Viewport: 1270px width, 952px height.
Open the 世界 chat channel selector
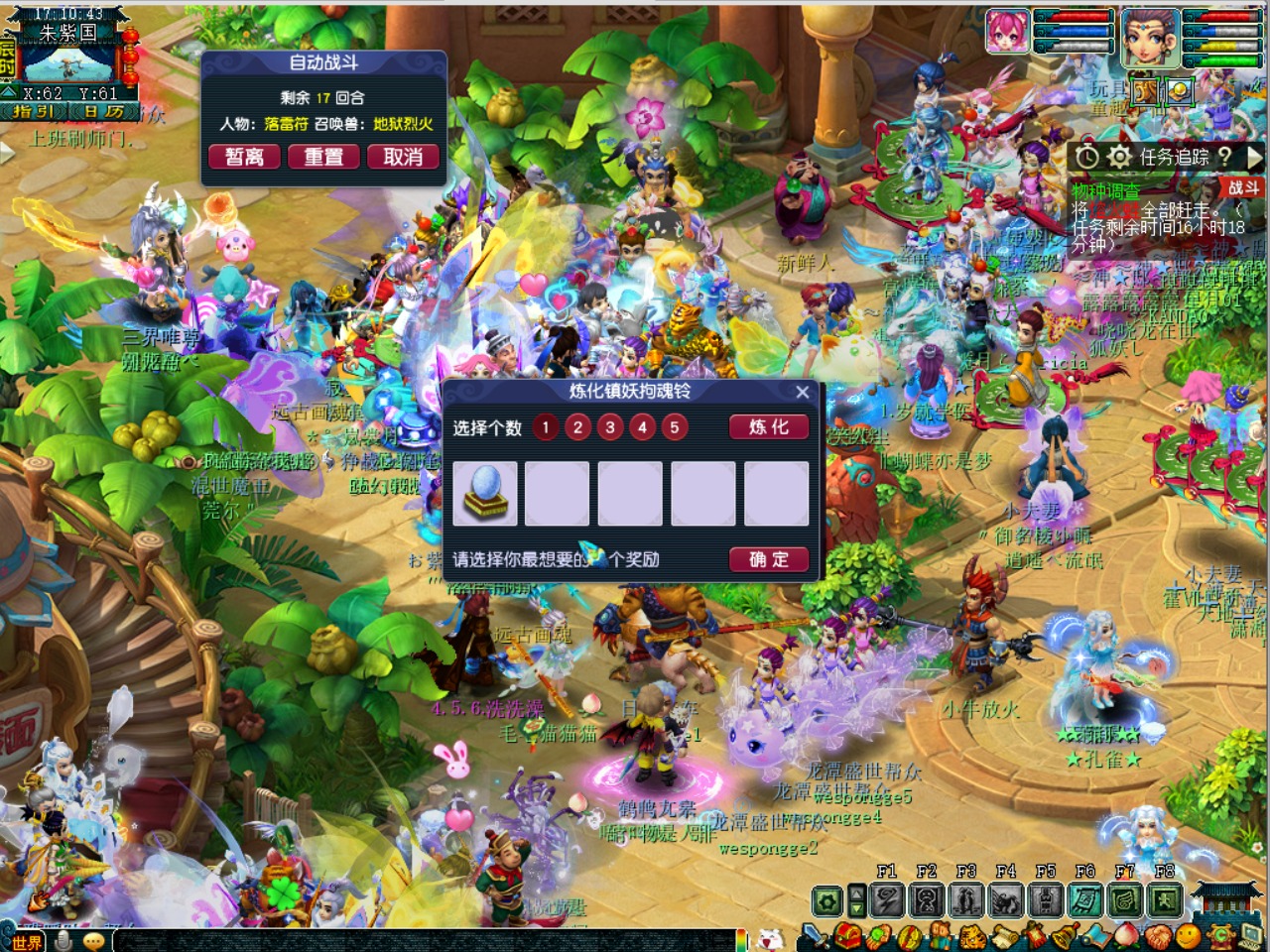pyautogui.click(x=26, y=942)
